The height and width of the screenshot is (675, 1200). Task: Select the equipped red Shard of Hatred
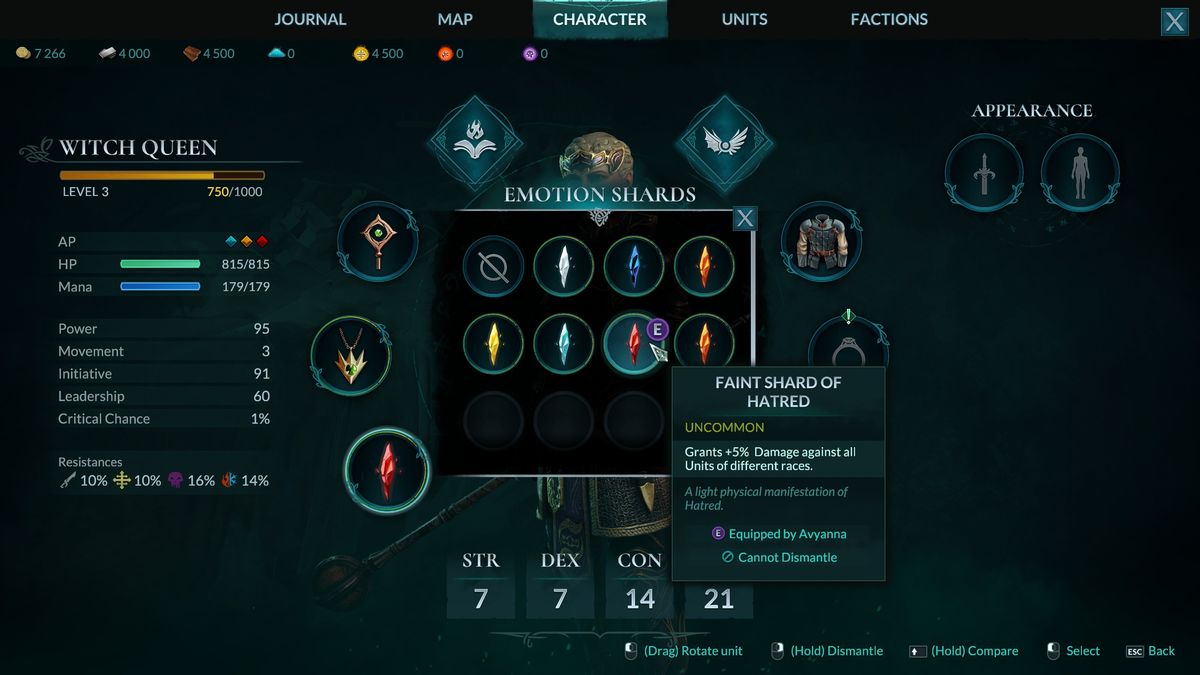(633, 343)
